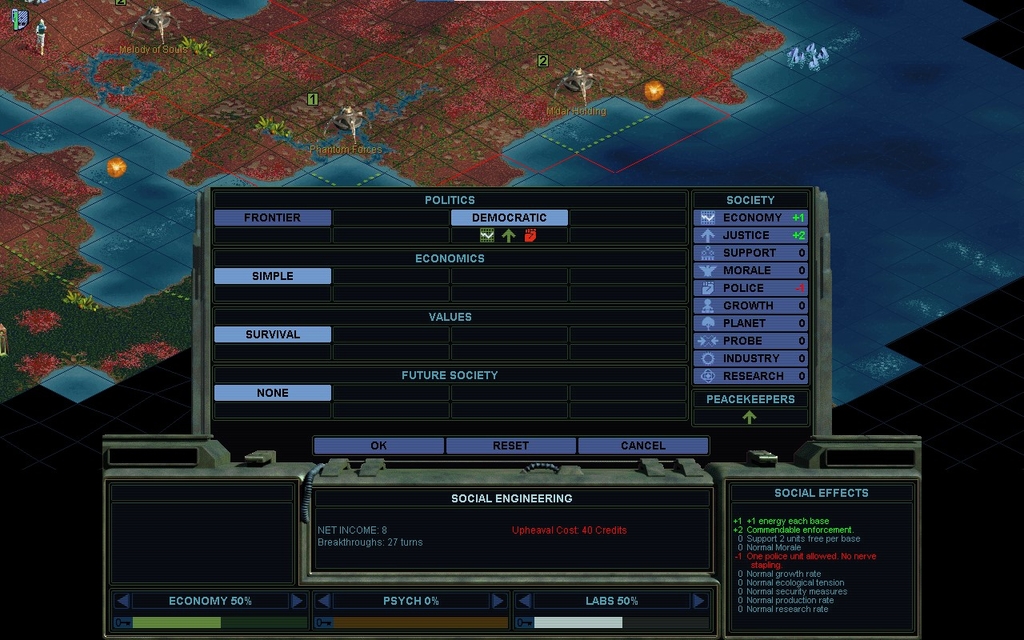Choose Democratic politics
Screen dimensions: 1024x640
[509, 218]
